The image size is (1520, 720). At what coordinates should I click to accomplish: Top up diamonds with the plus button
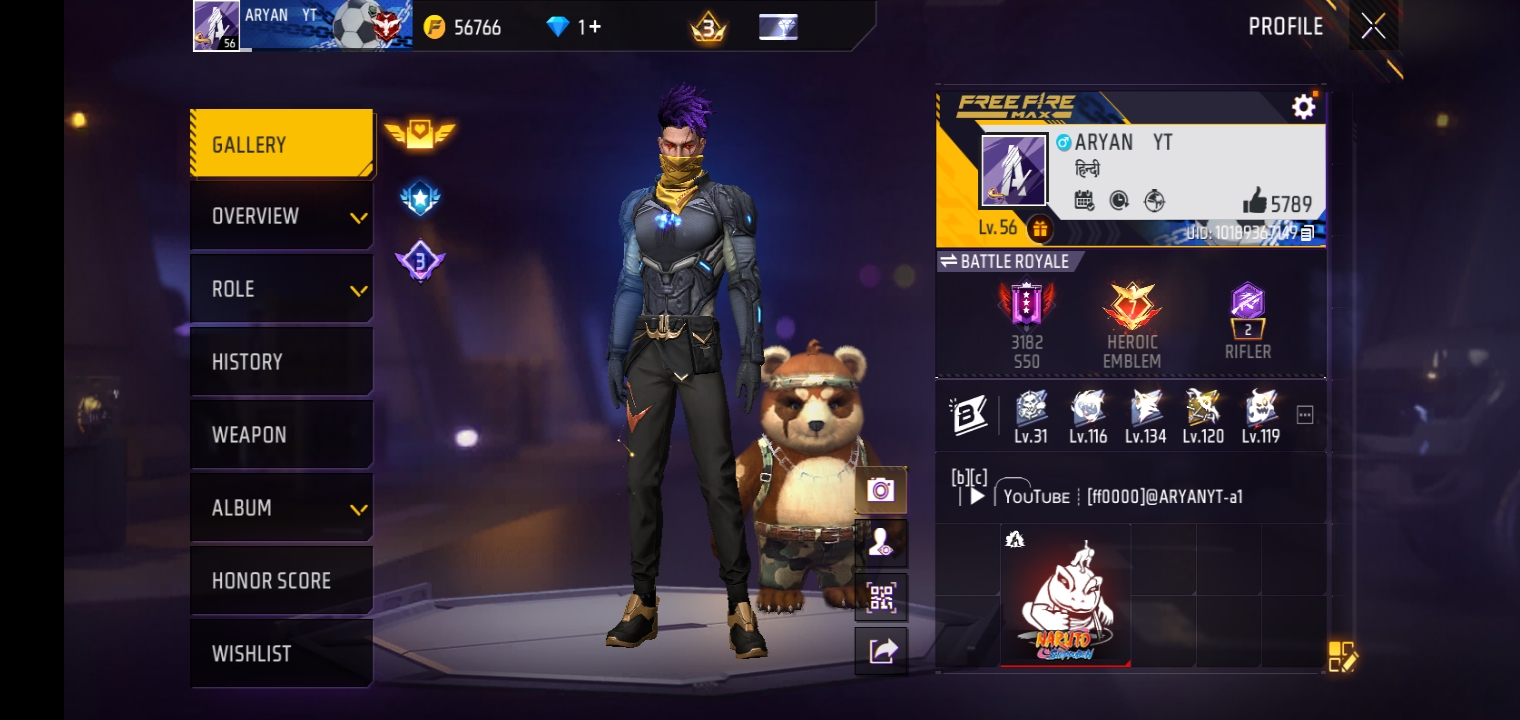pos(594,27)
